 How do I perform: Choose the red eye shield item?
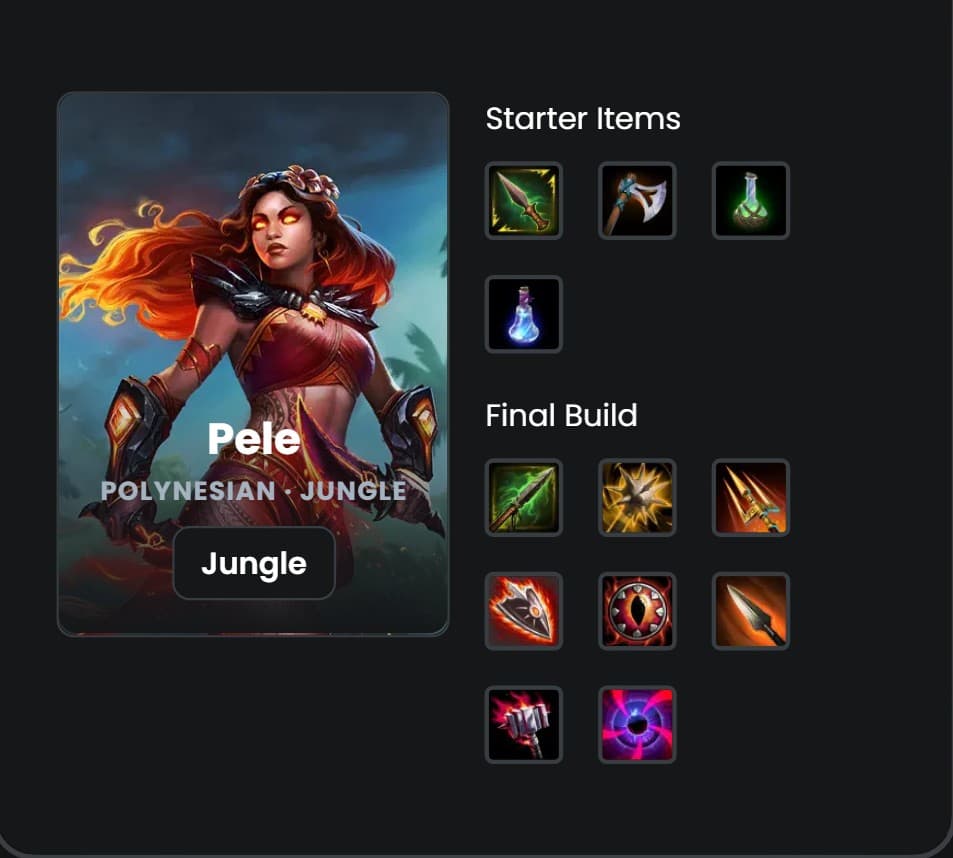tap(637, 611)
